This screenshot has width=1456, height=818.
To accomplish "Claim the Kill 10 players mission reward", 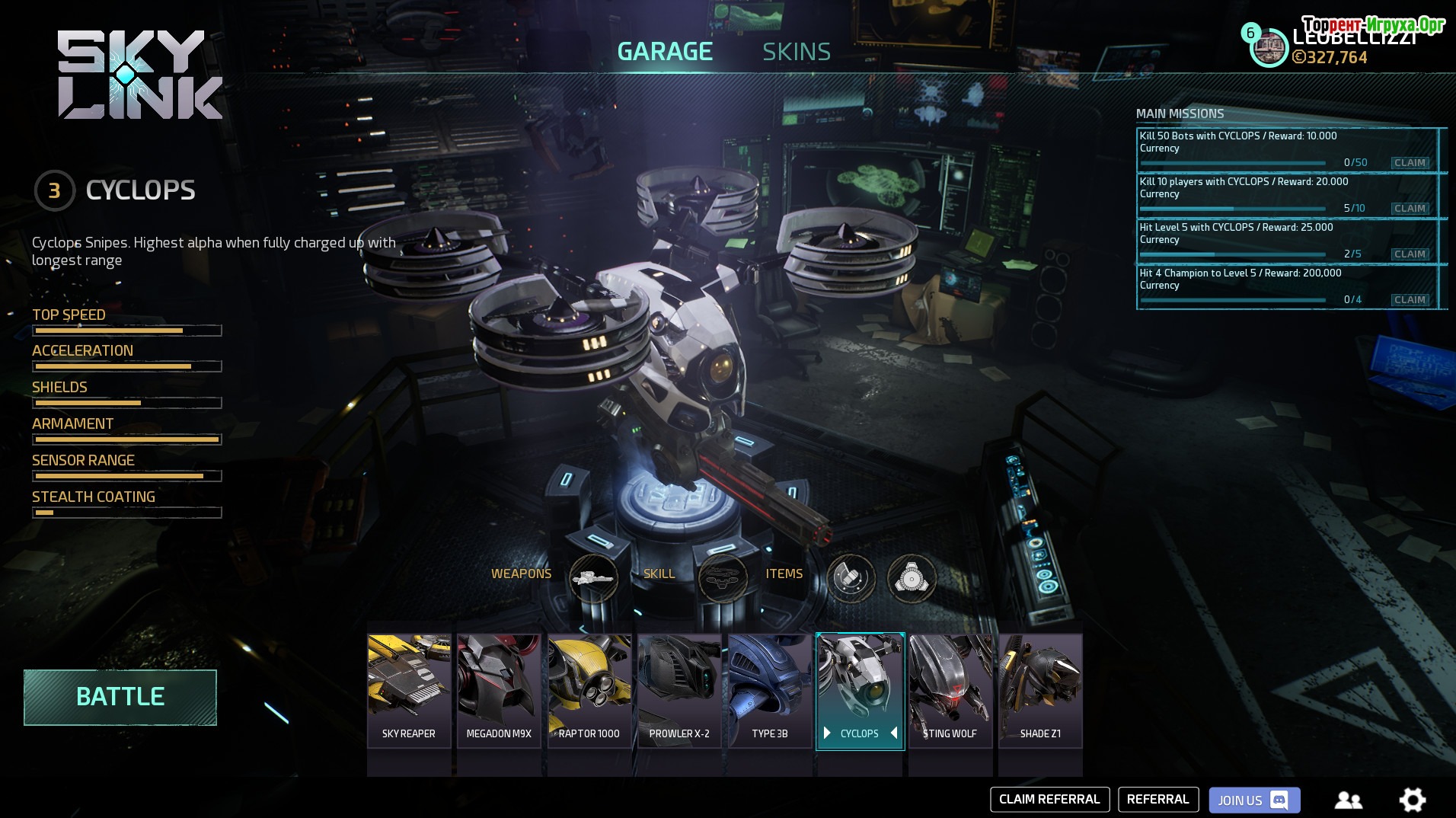I will [x=1410, y=209].
